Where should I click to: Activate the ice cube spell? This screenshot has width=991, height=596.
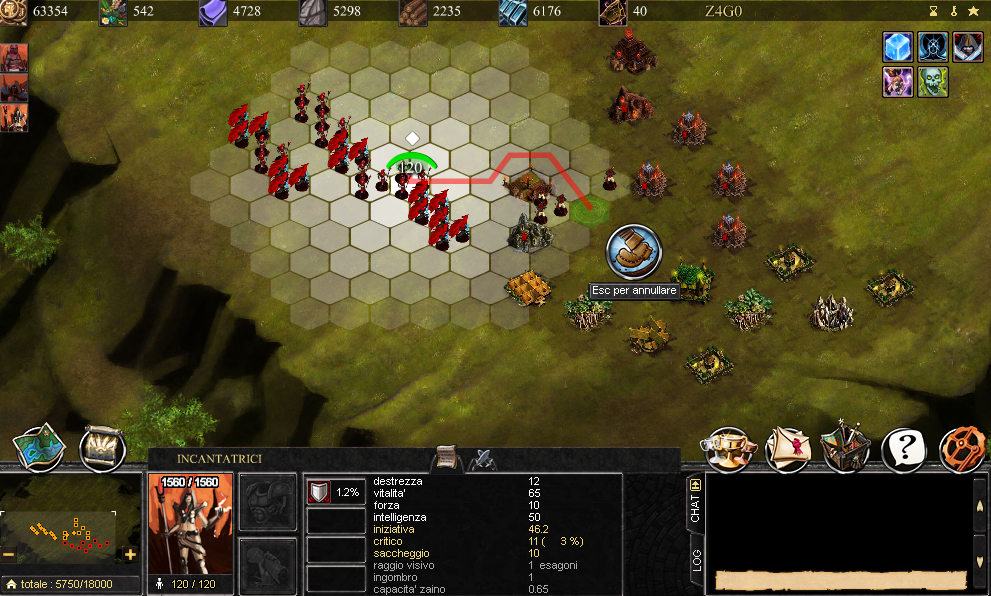click(x=898, y=47)
